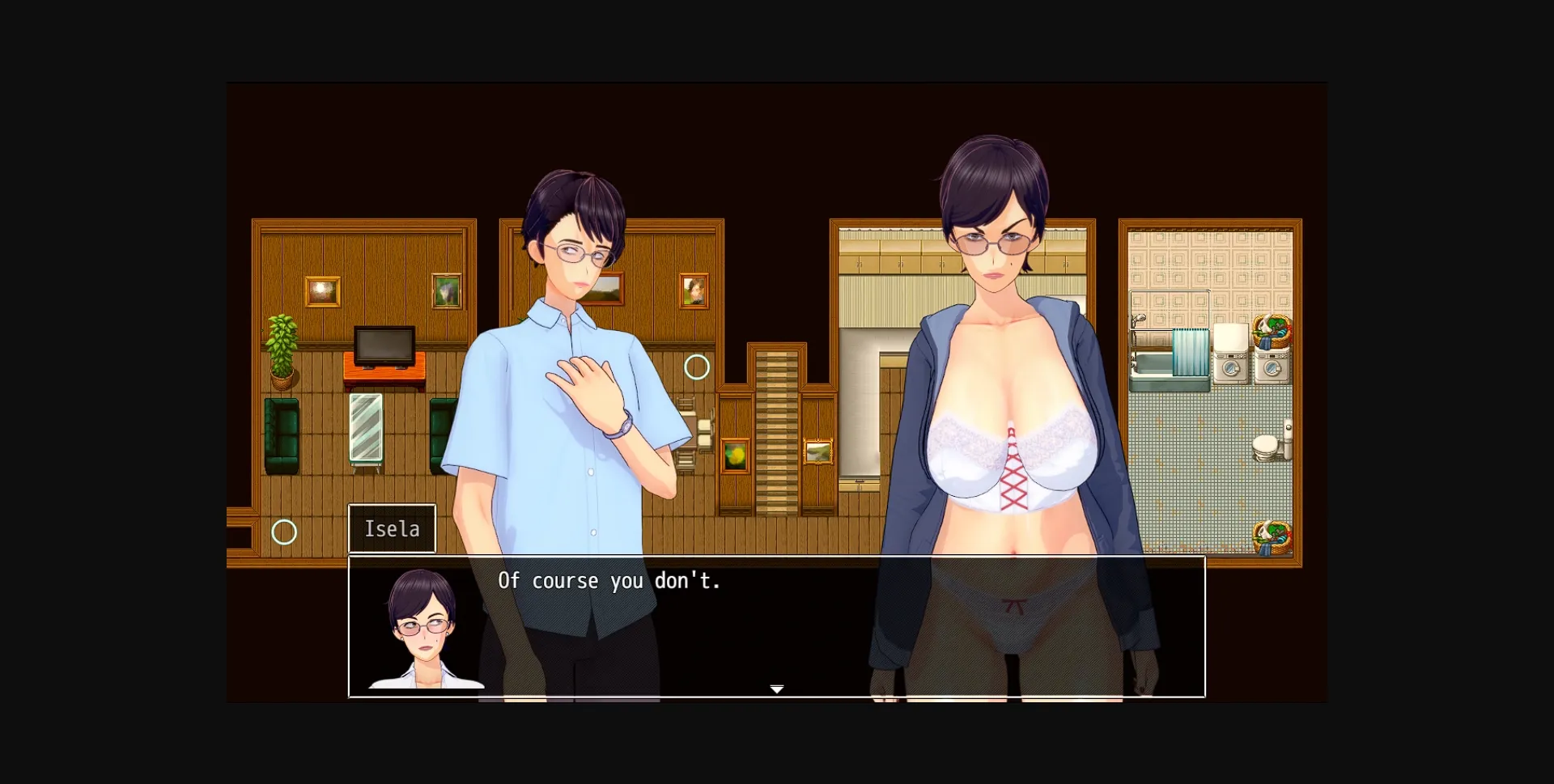
Task: Click the left washing machine in the bathroom
Action: coord(1231,366)
